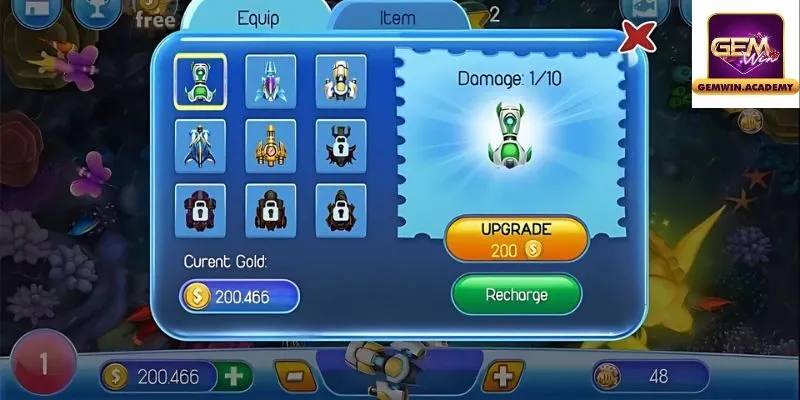This screenshot has width=800, height=400.
Task: Pick the white and yellow cannon slot
Action: (x=341, y=80)
